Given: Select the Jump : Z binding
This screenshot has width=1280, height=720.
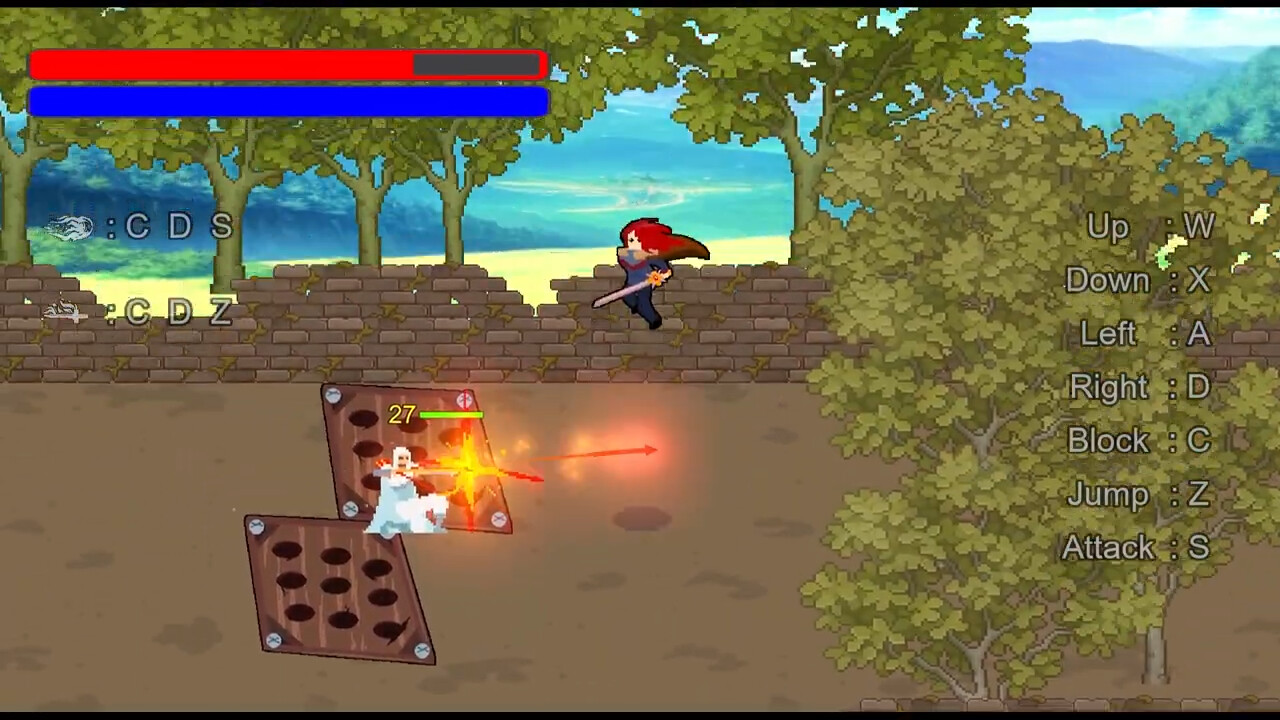Looking at the screenshot, I should click(x=1136, y=494).
